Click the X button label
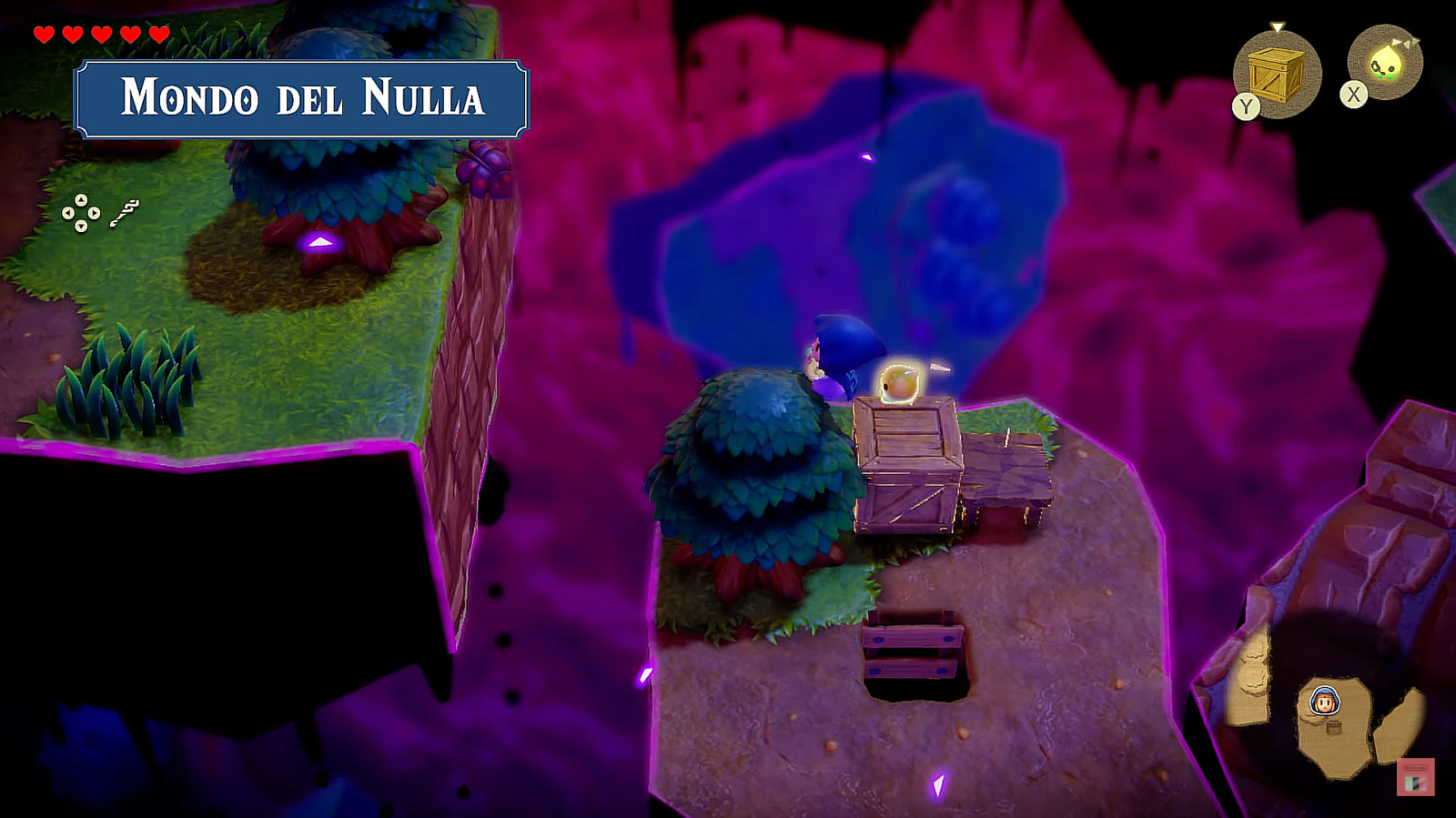The height and width of the screenshot is (818, 1456). click(1351, 95)
